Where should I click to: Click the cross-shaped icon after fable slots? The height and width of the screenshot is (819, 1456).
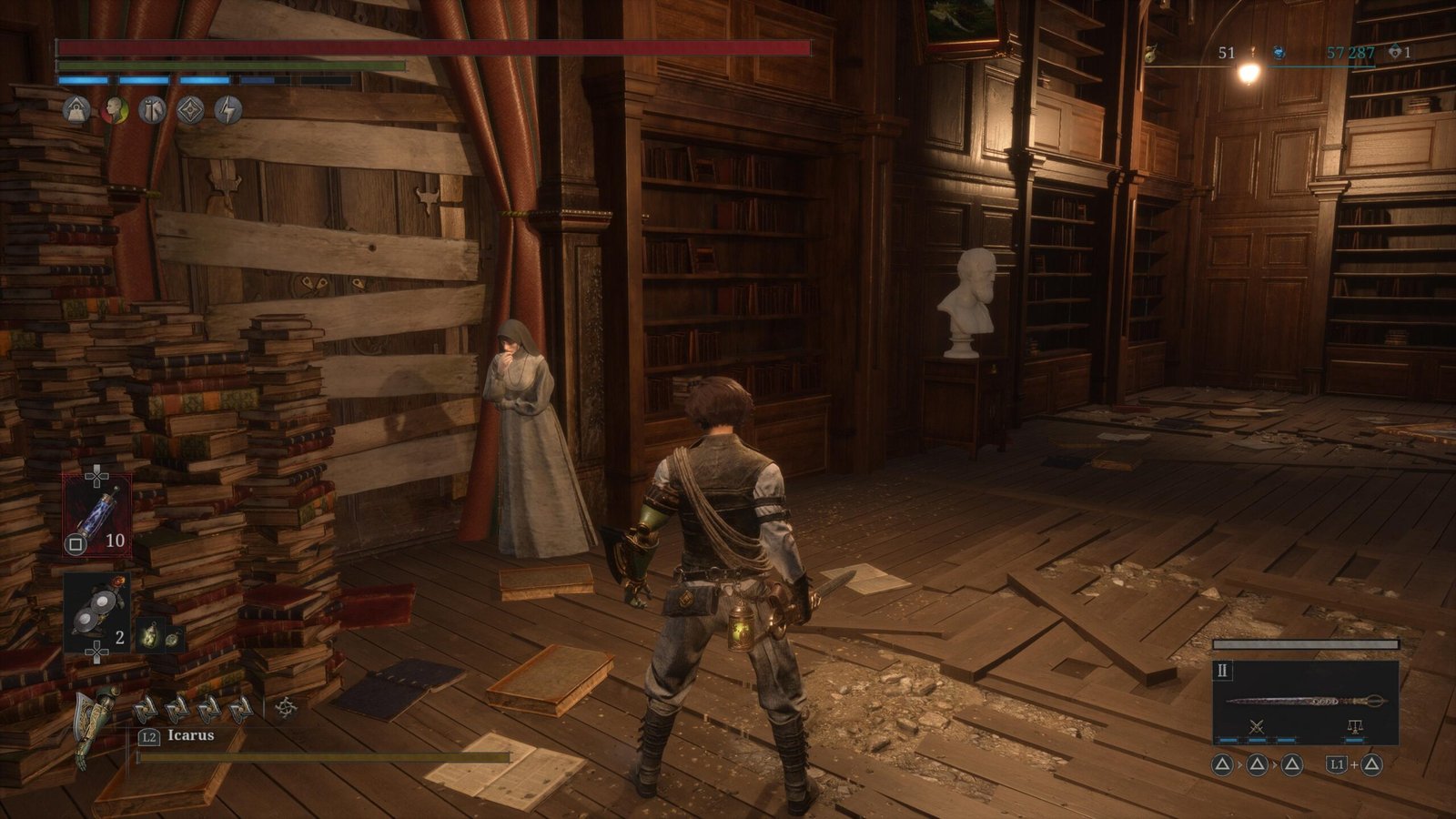click(286, 707)
